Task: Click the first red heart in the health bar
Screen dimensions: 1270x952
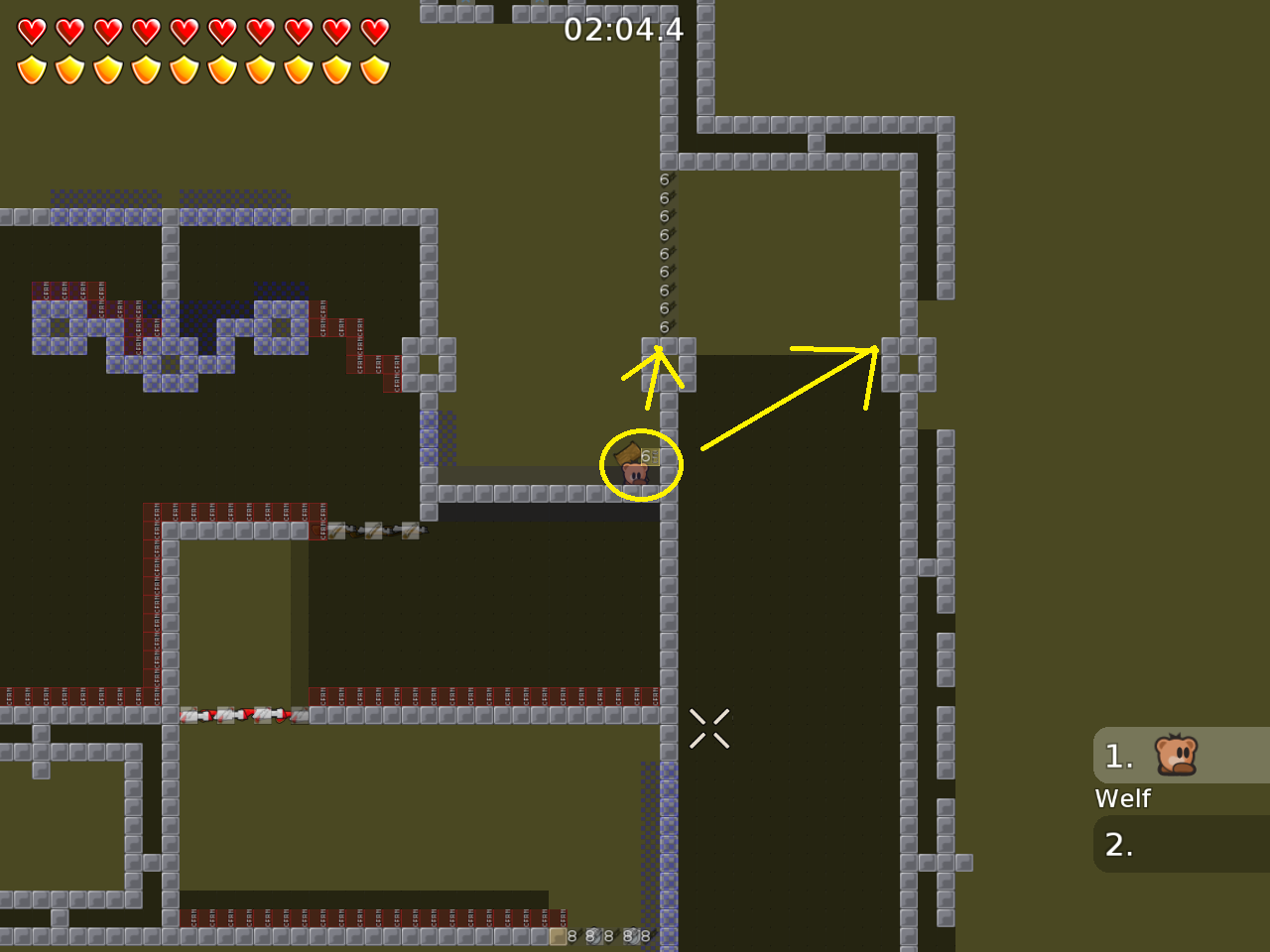Action: [33, 31]
